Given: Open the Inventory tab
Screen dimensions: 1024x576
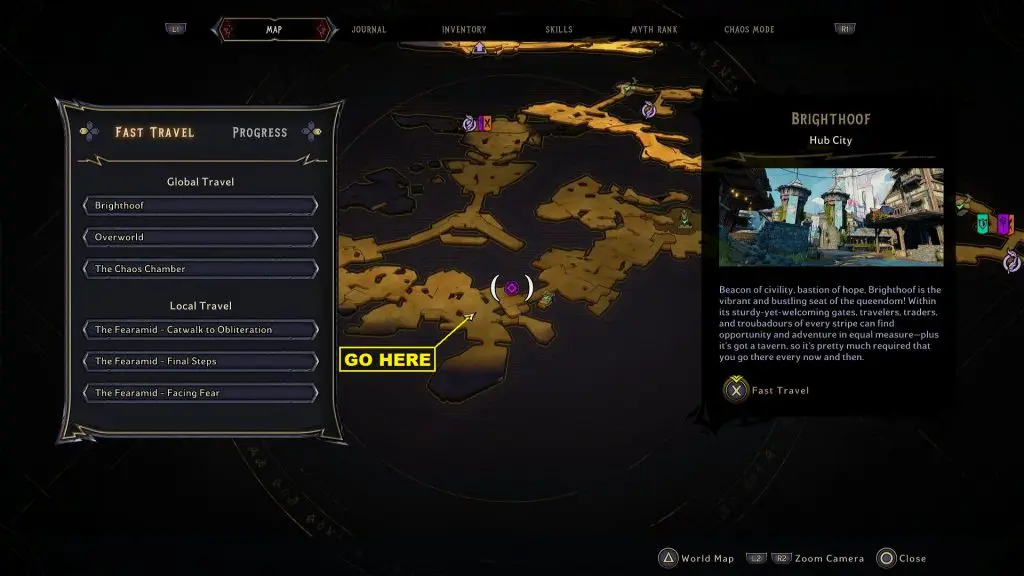Looking at the screenshot, I should 464,30.
